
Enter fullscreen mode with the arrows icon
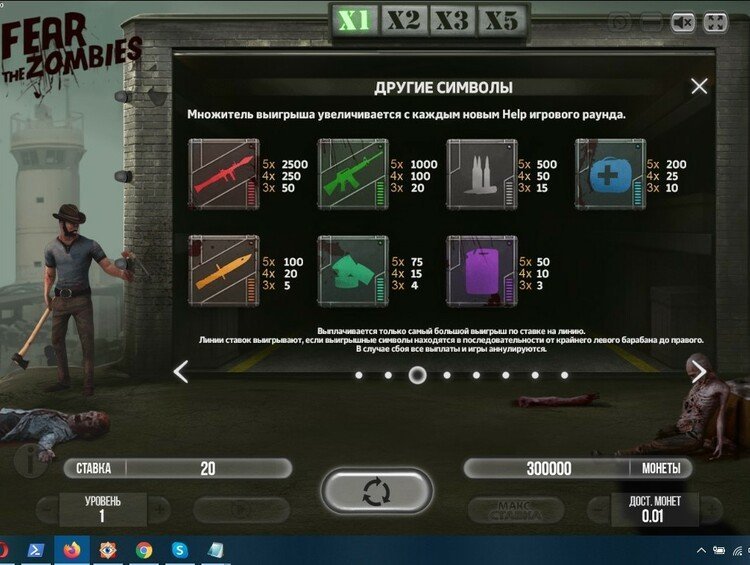715,21
